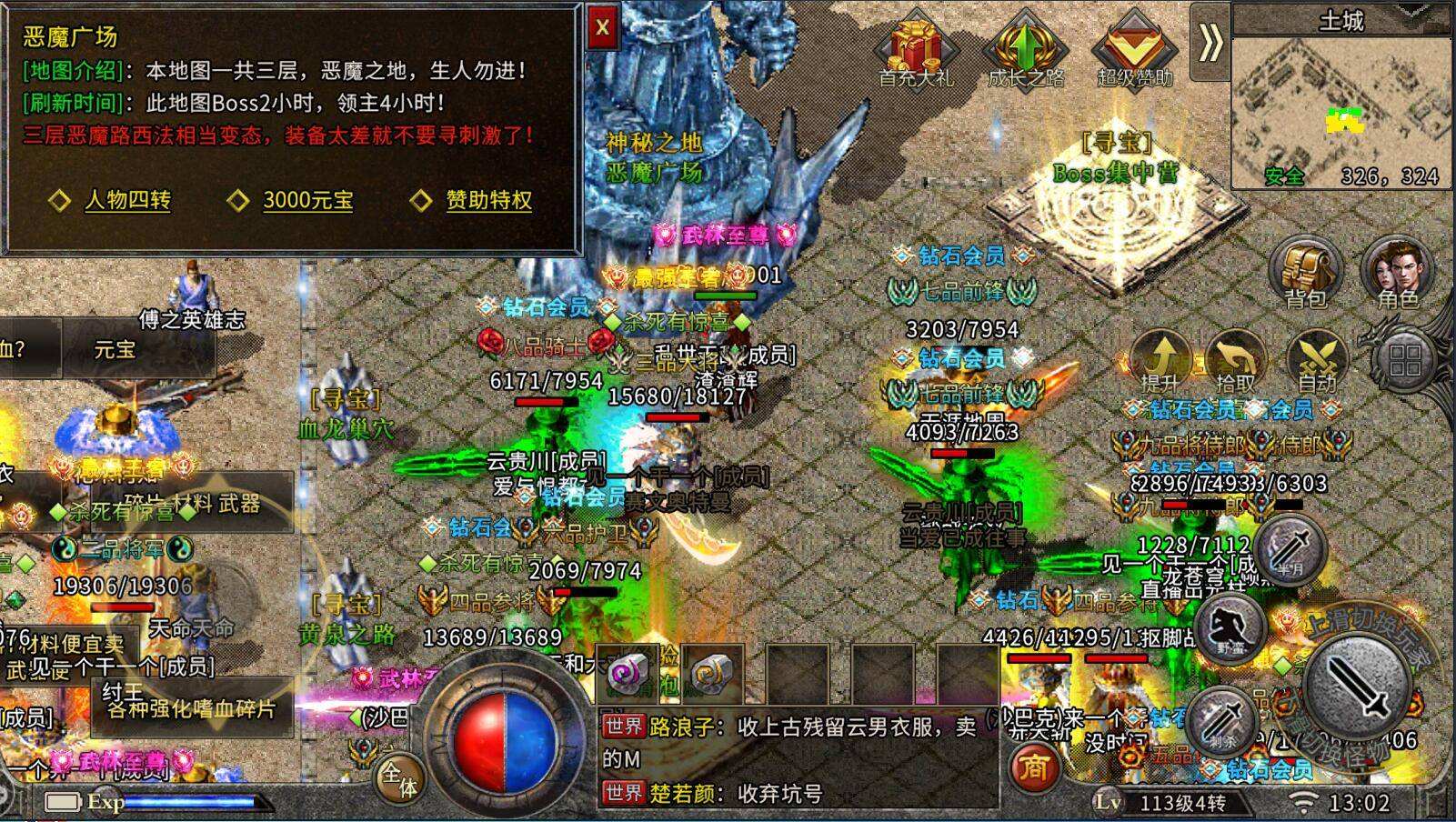Open the 背包 backpack

(x=1307, y=272)
